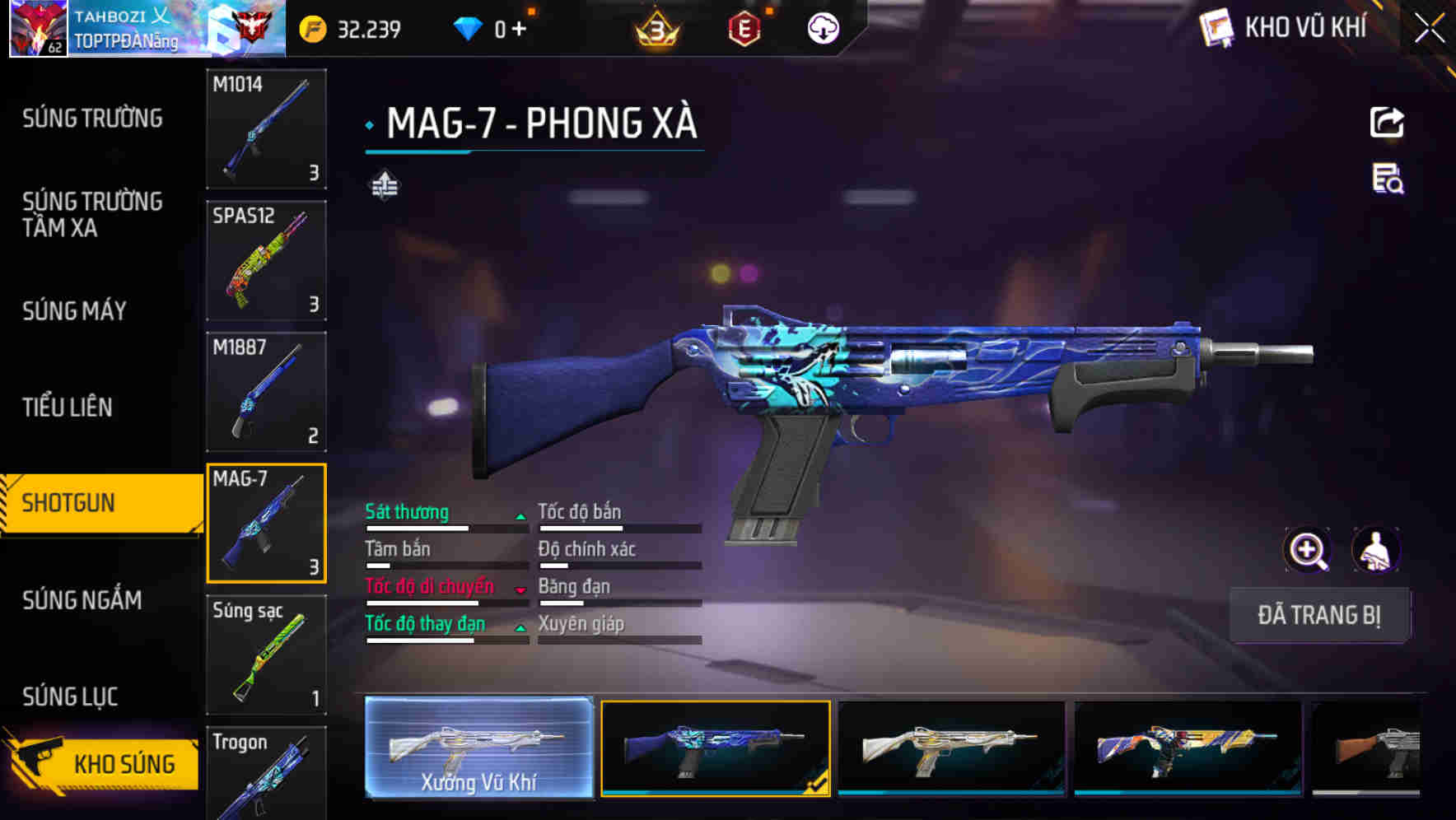Open the character preview icon

[x=1377, y=549]
